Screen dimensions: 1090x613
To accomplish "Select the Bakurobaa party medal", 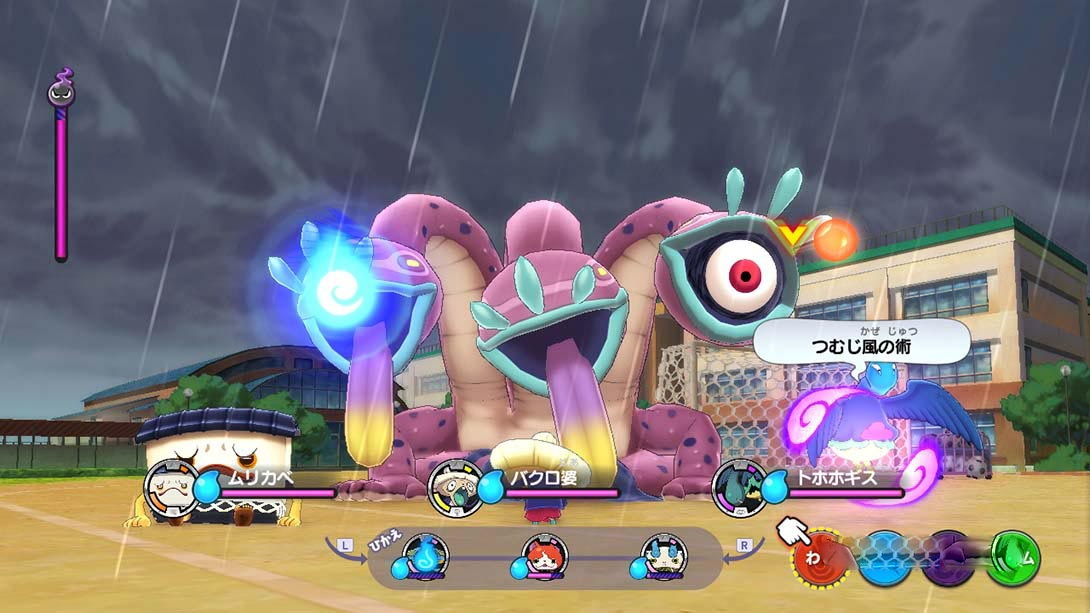I will (x=456, y=487).
